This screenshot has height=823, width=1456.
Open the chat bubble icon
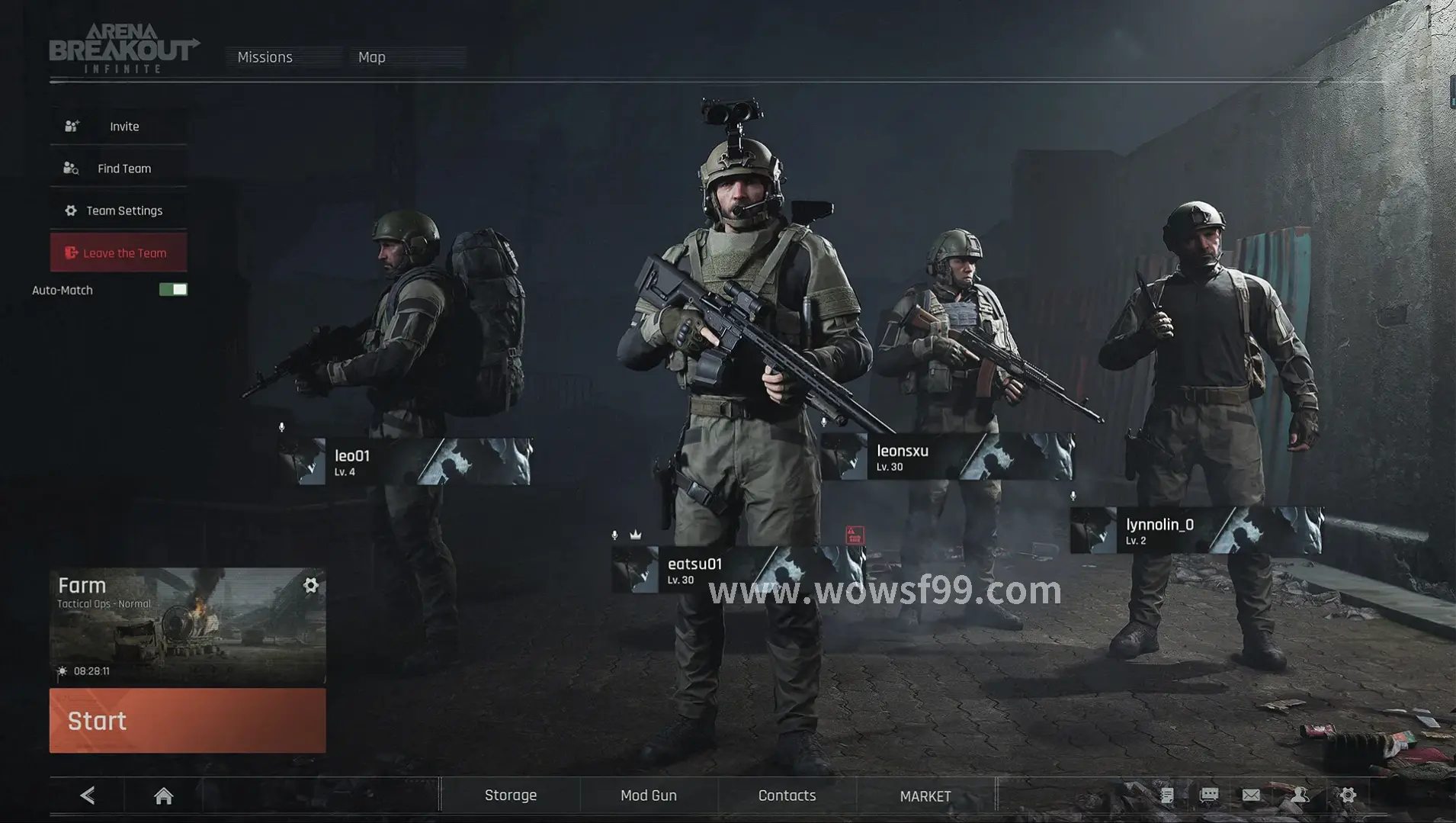[1209, 796]
